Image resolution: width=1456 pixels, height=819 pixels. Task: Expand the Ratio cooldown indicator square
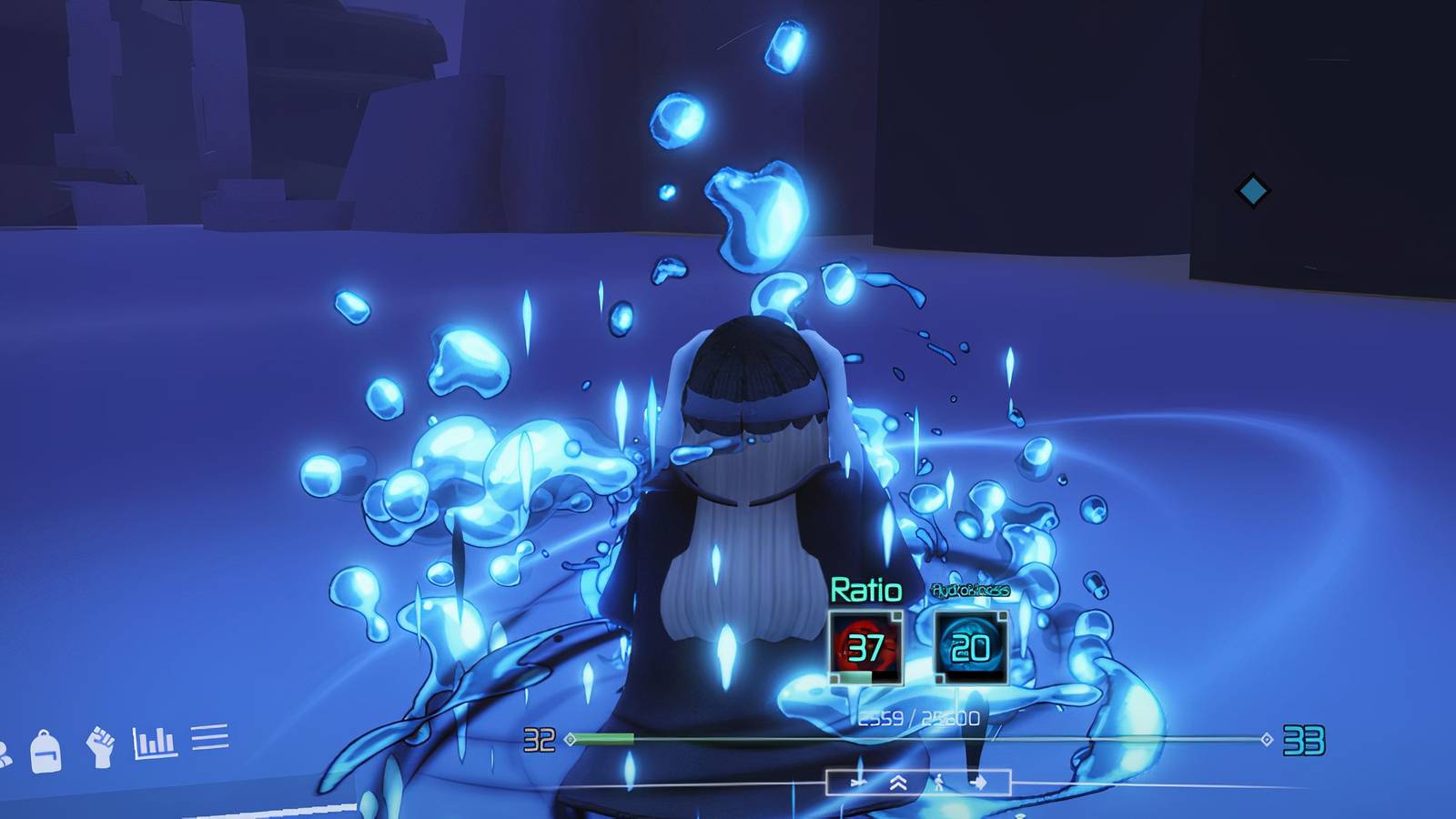(897, 616)
